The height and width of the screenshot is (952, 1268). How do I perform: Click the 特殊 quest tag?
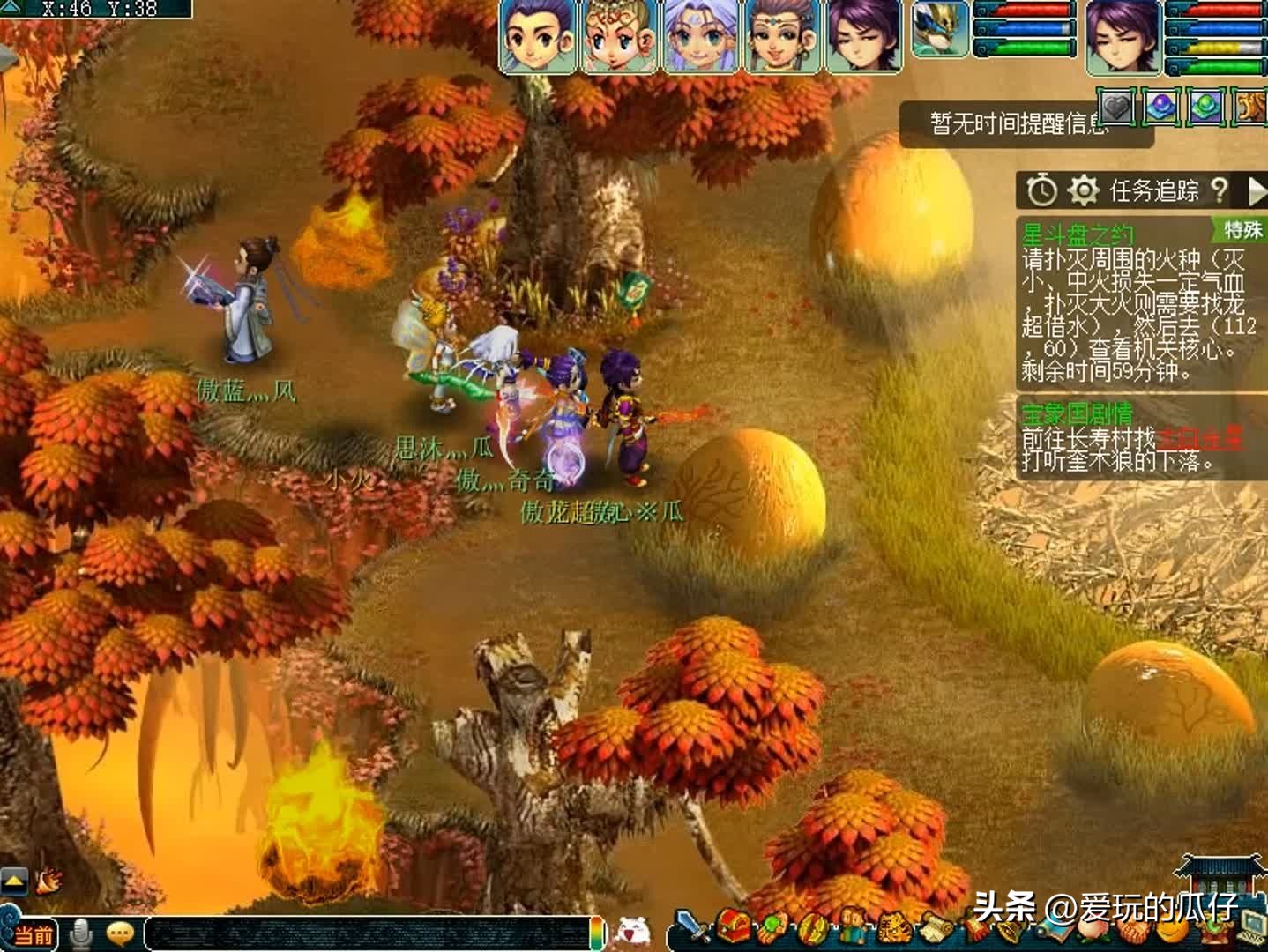pyautogui.click(x=1242, y=230)
